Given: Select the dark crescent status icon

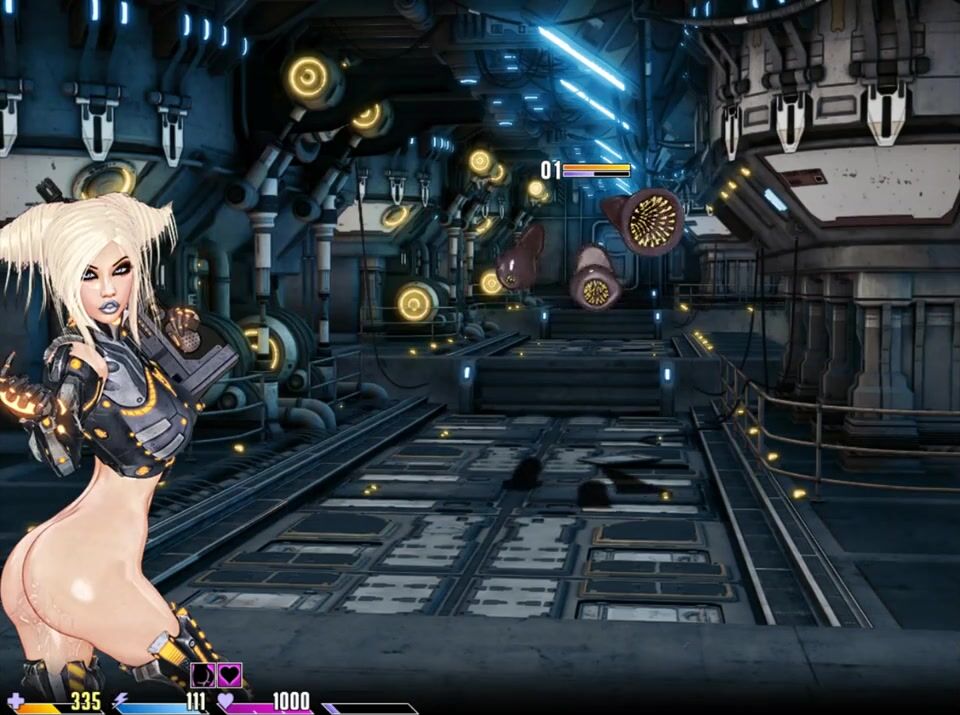Looking at the screenshot, I should tap(203, 675).
